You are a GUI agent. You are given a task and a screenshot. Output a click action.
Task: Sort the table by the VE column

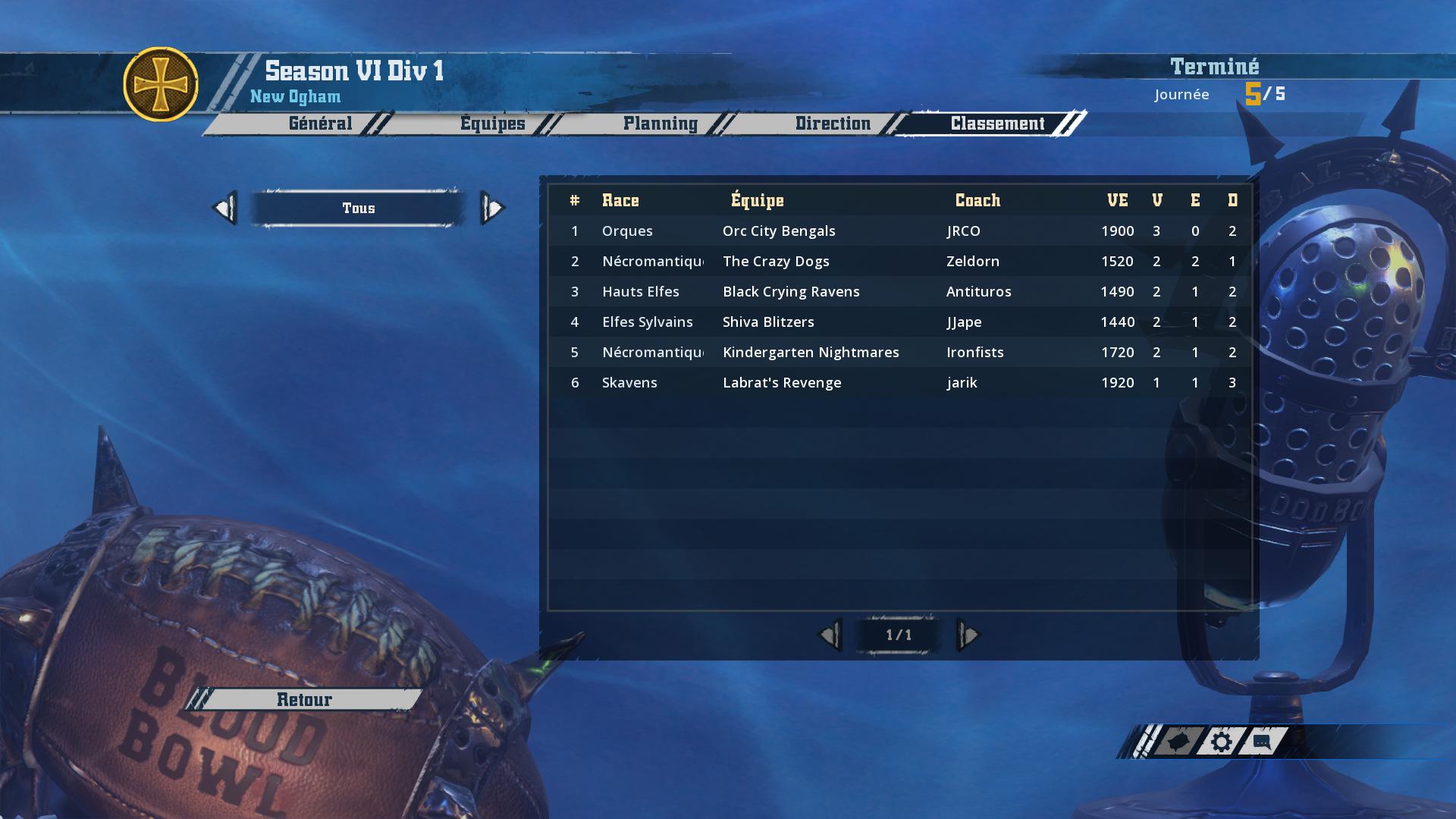pos(1117,200)
